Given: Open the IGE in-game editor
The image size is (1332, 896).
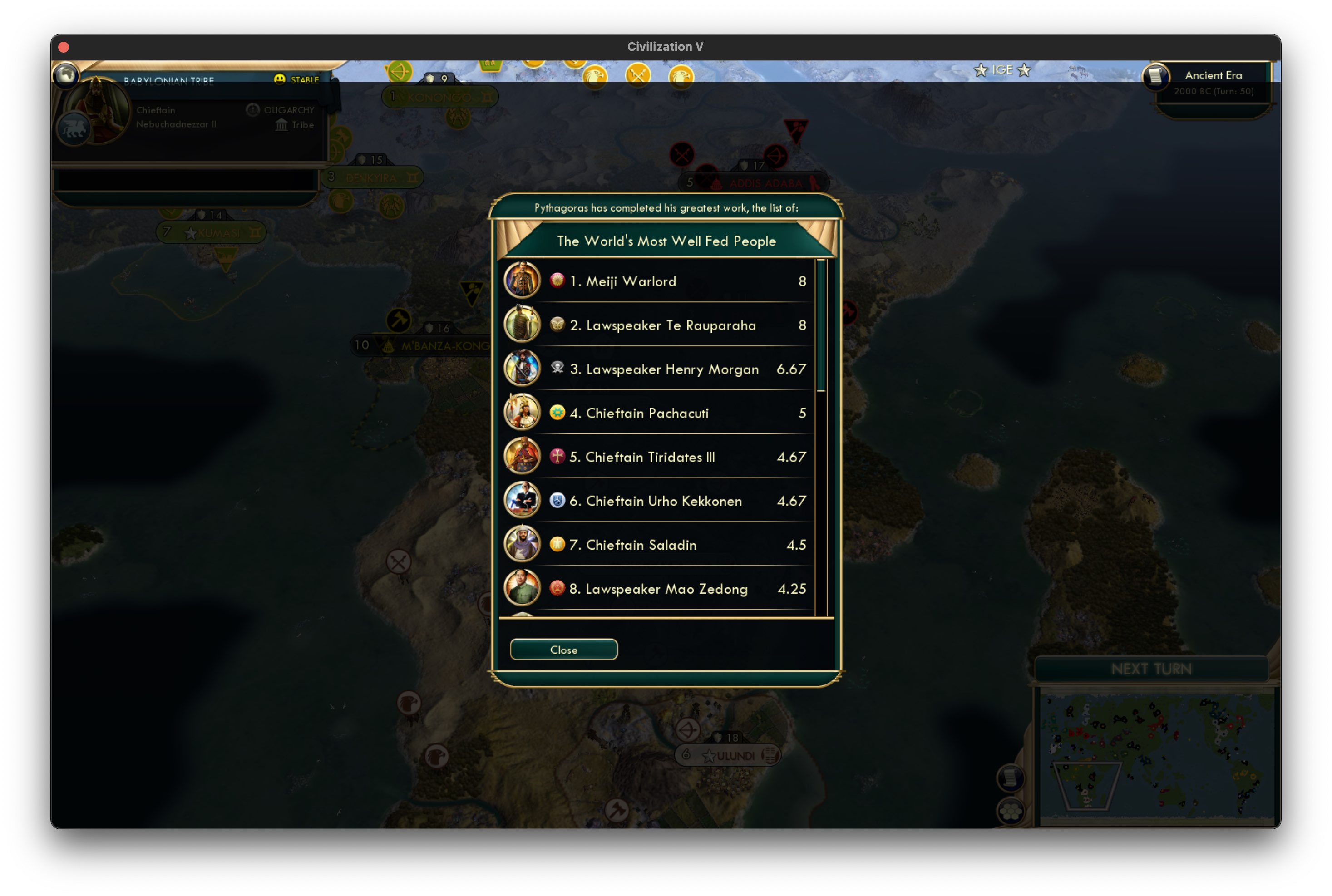Looking at the screenshot, I should [x=1001, y=70].
